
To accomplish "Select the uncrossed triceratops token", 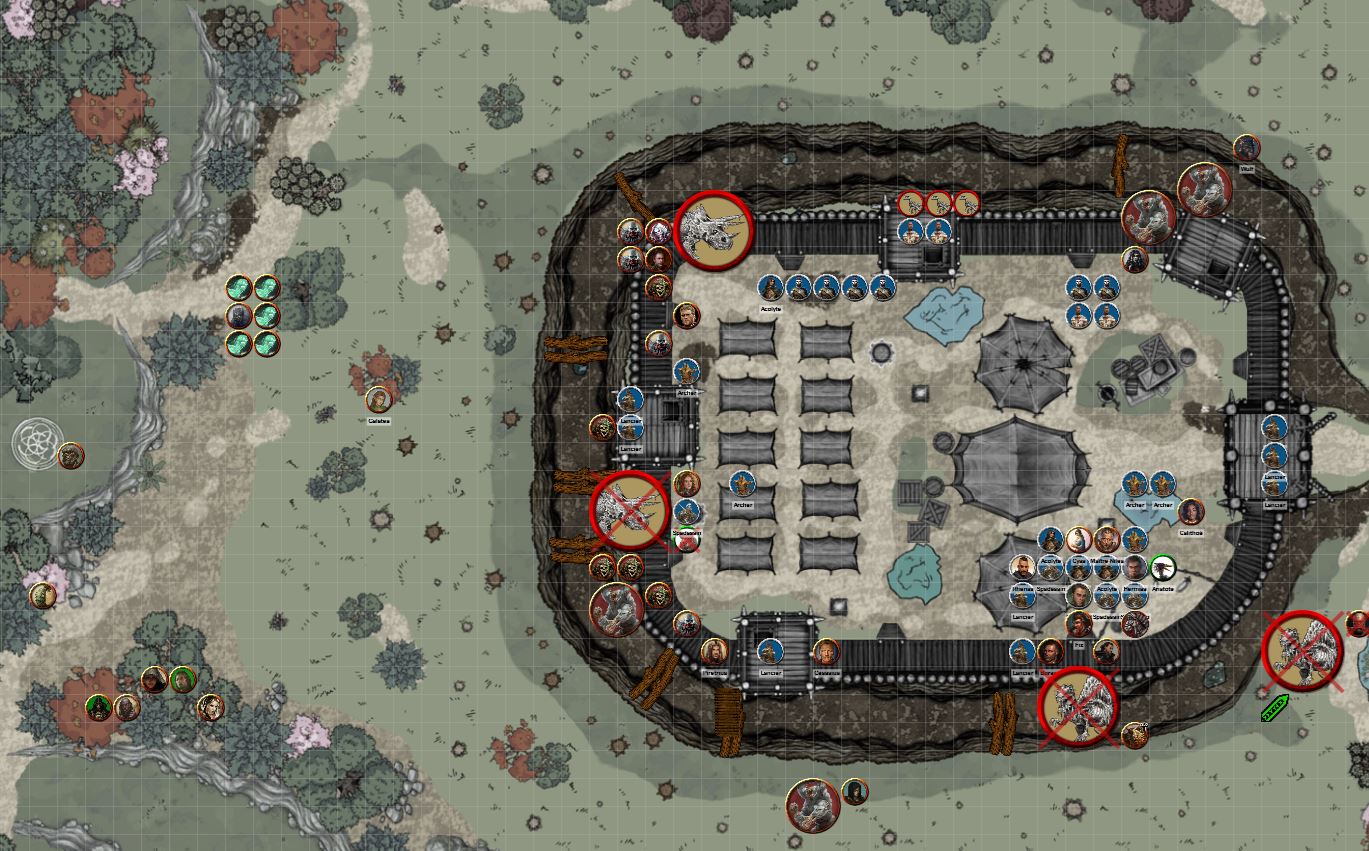I will pos(714,229).
